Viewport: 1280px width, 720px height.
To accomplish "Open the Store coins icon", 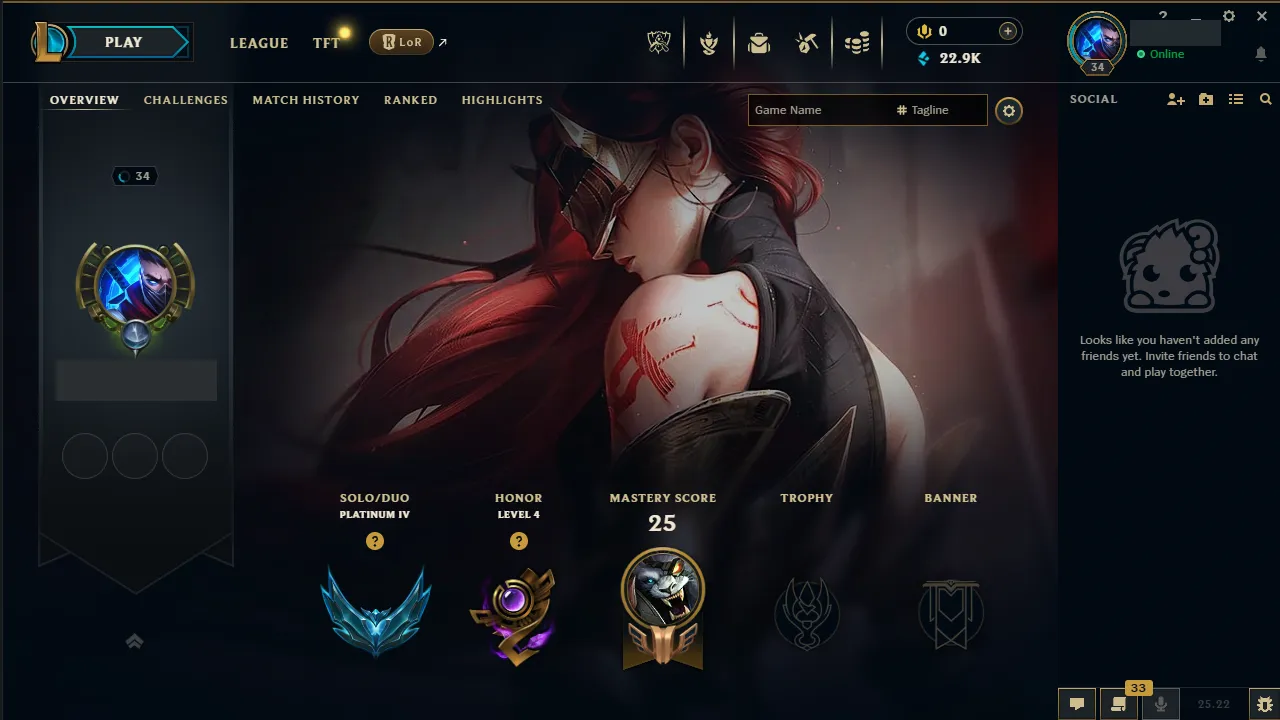I will [857, 42].
